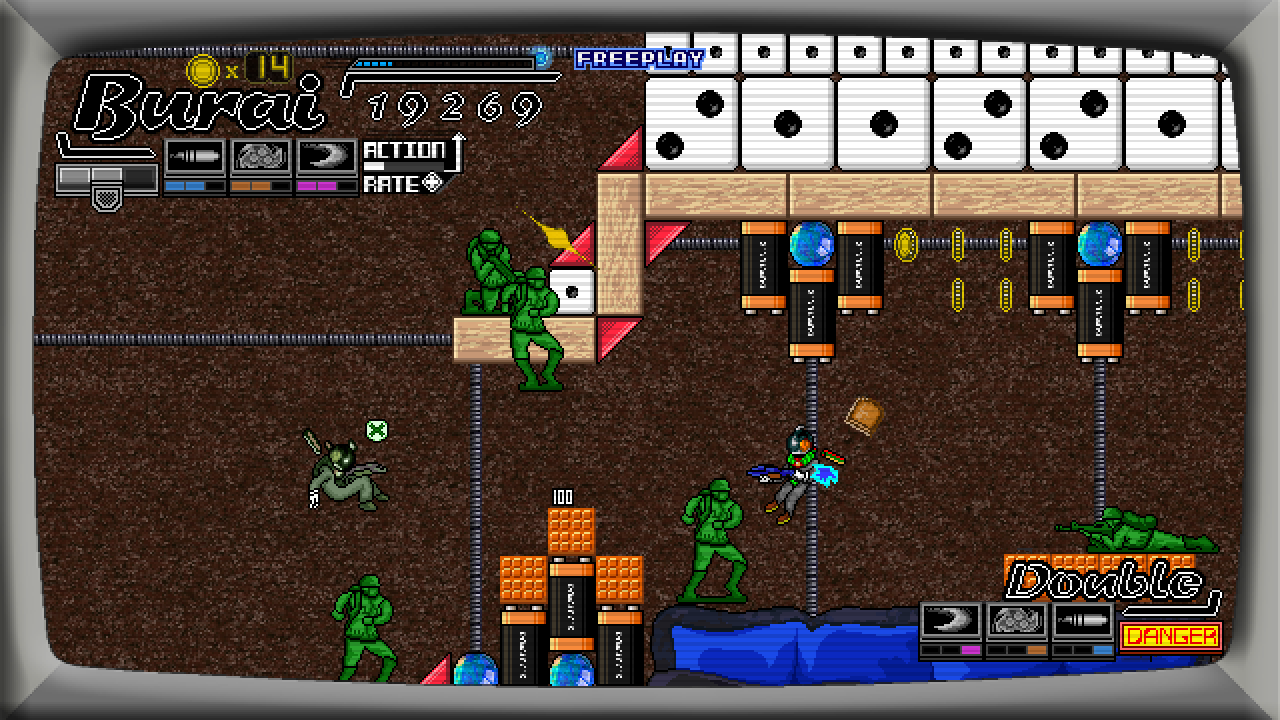Select Double's crescent wave weapon icon
This screenshot has height=720, width=1280.
951,621
